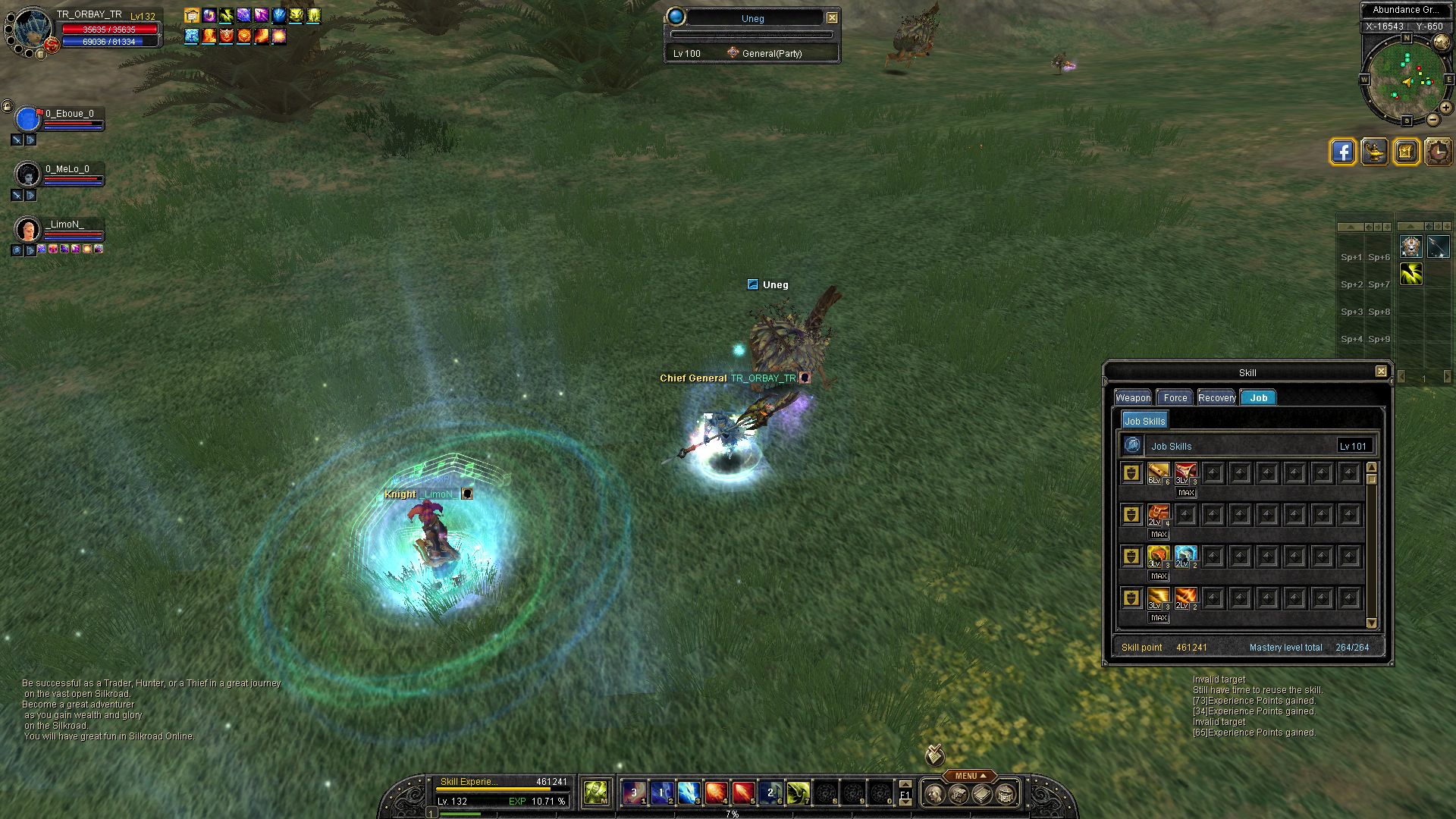Close the Skill window
Viewport: 1456px width, 819px height.
(1381, 372)
